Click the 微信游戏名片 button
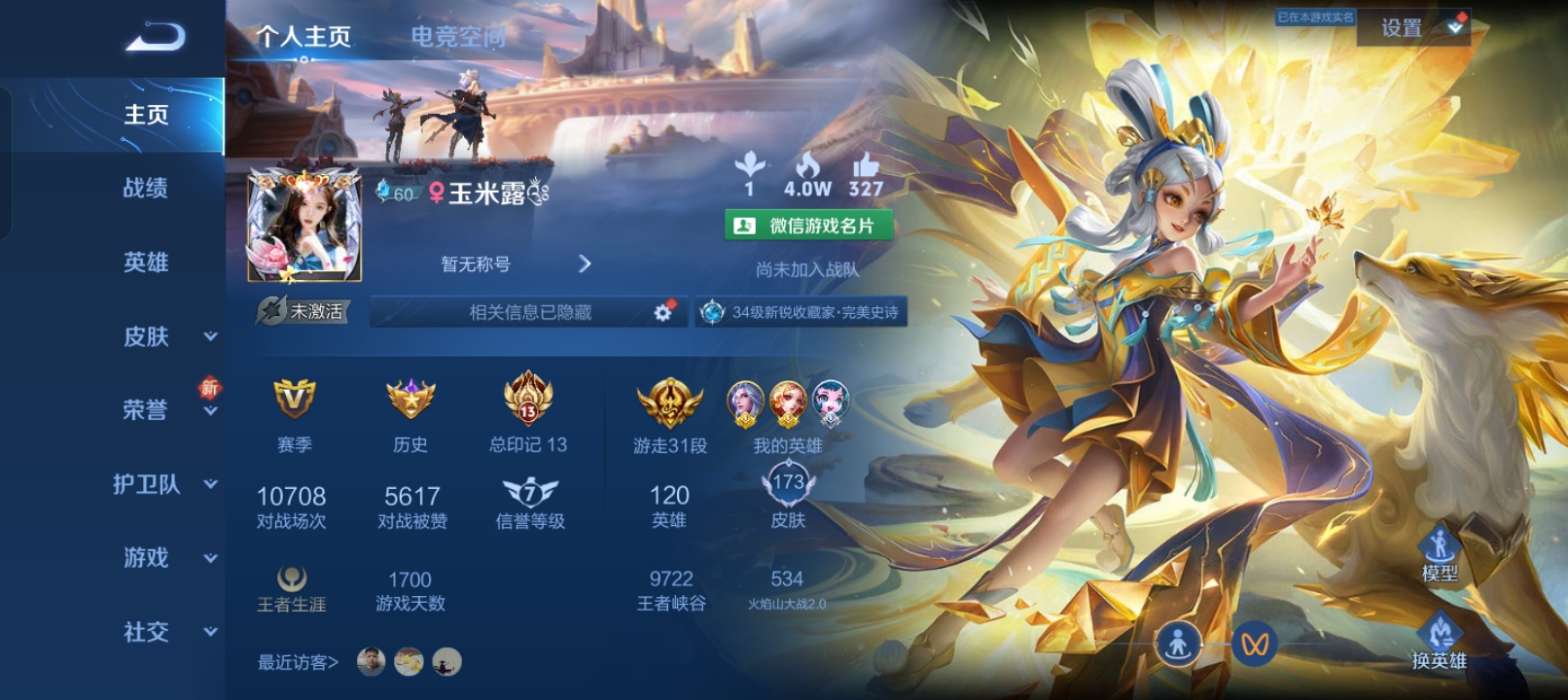The image size is (1568, 700). pos(810,225)
